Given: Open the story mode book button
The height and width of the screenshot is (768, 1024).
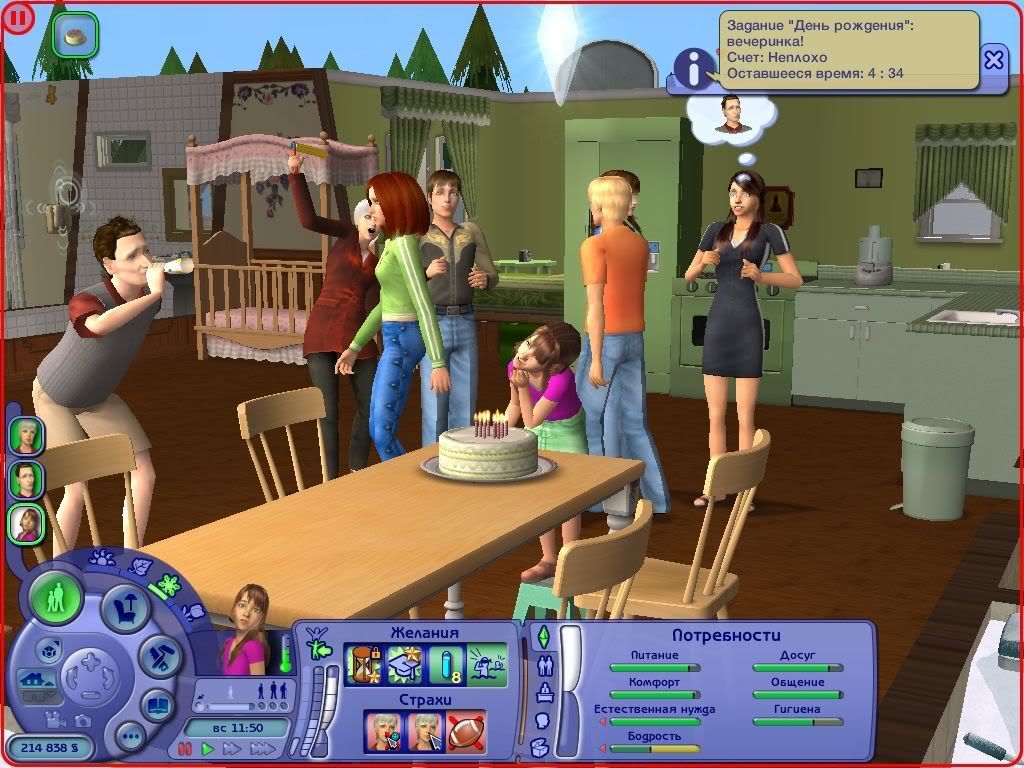Looking at the screenshot, I should tap(158, 705).
